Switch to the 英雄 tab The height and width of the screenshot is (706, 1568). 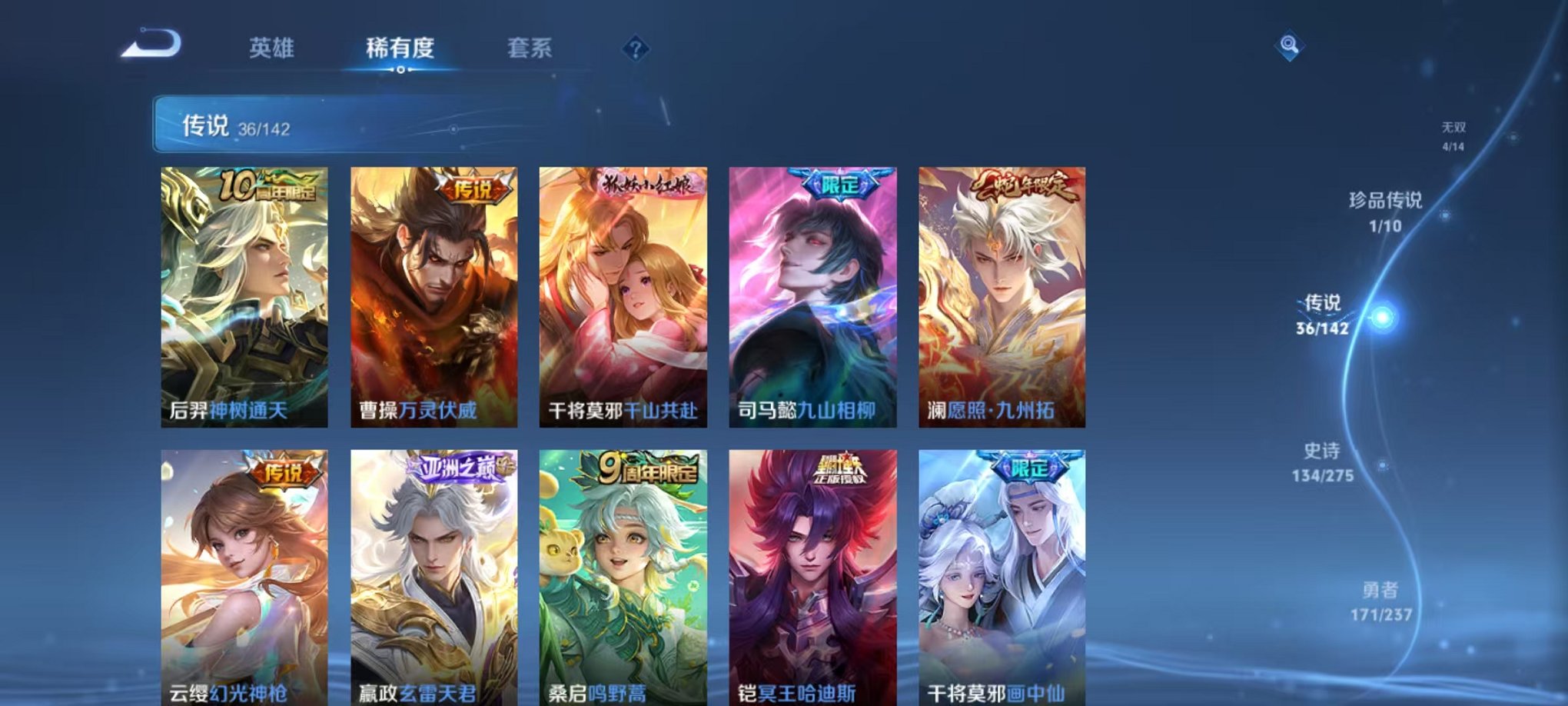point(273,48)
